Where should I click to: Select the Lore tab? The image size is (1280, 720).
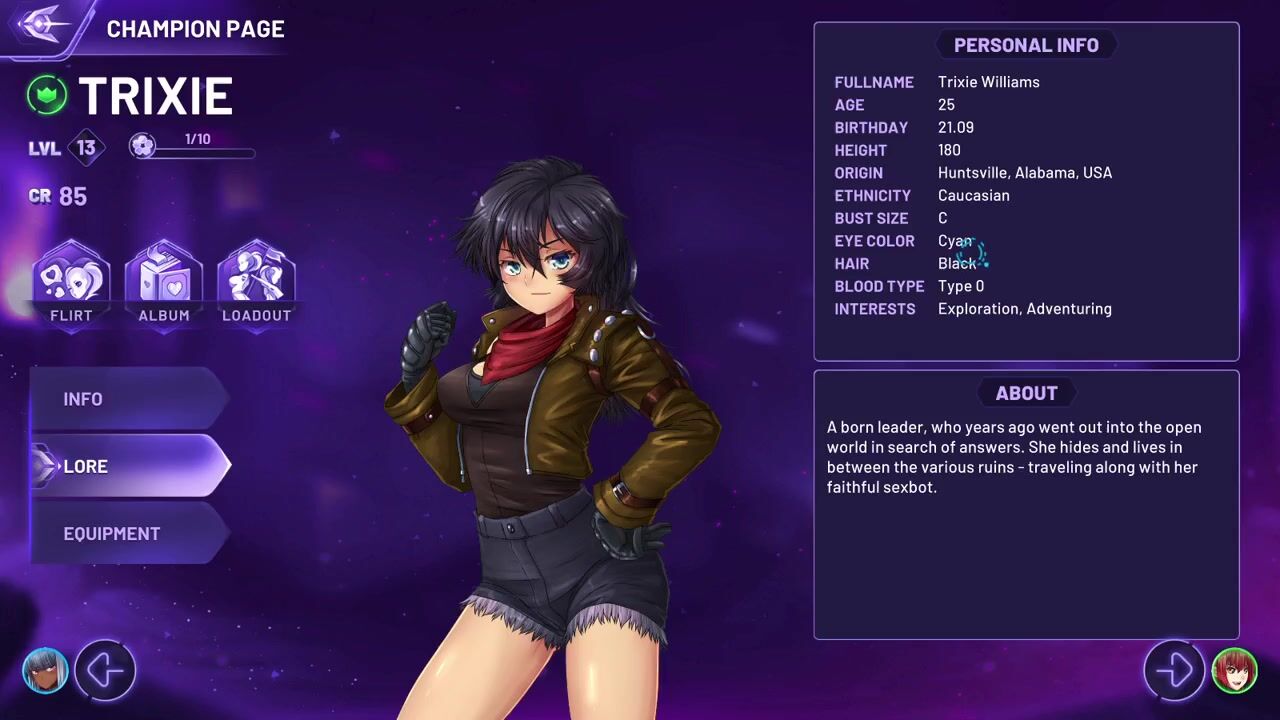pyautogui.click(x=130, y=466)
